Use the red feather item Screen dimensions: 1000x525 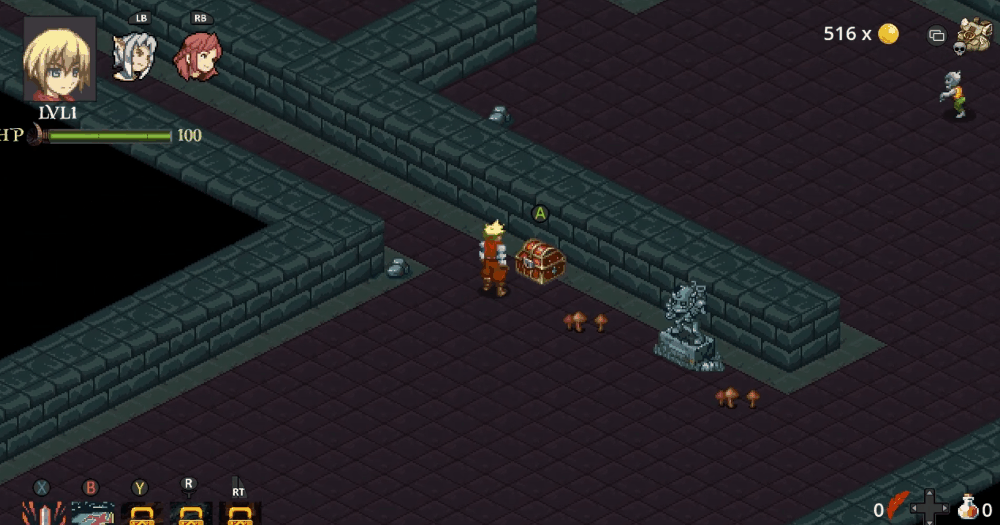point(898,507)
